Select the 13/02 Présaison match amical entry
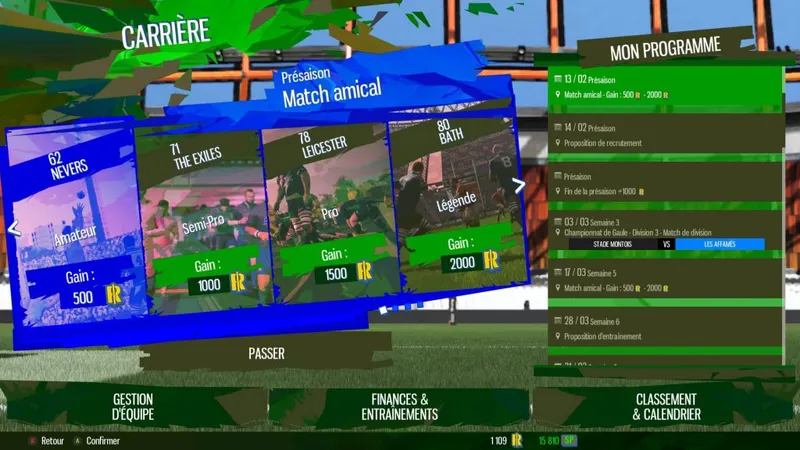This screenshot has height=450, width=800. pos(667,87)
